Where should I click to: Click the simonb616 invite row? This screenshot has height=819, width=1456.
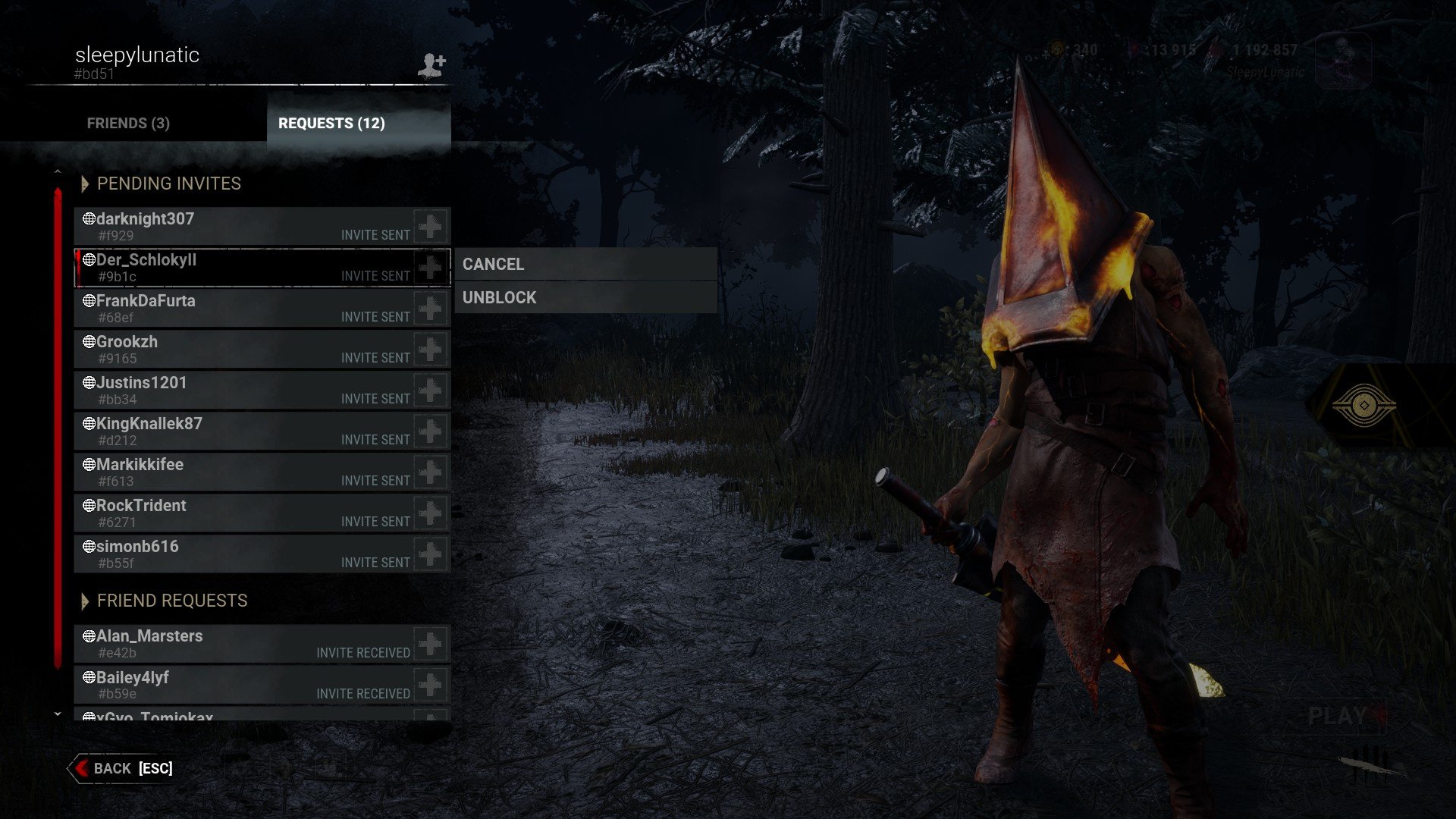tap(243, 554)
